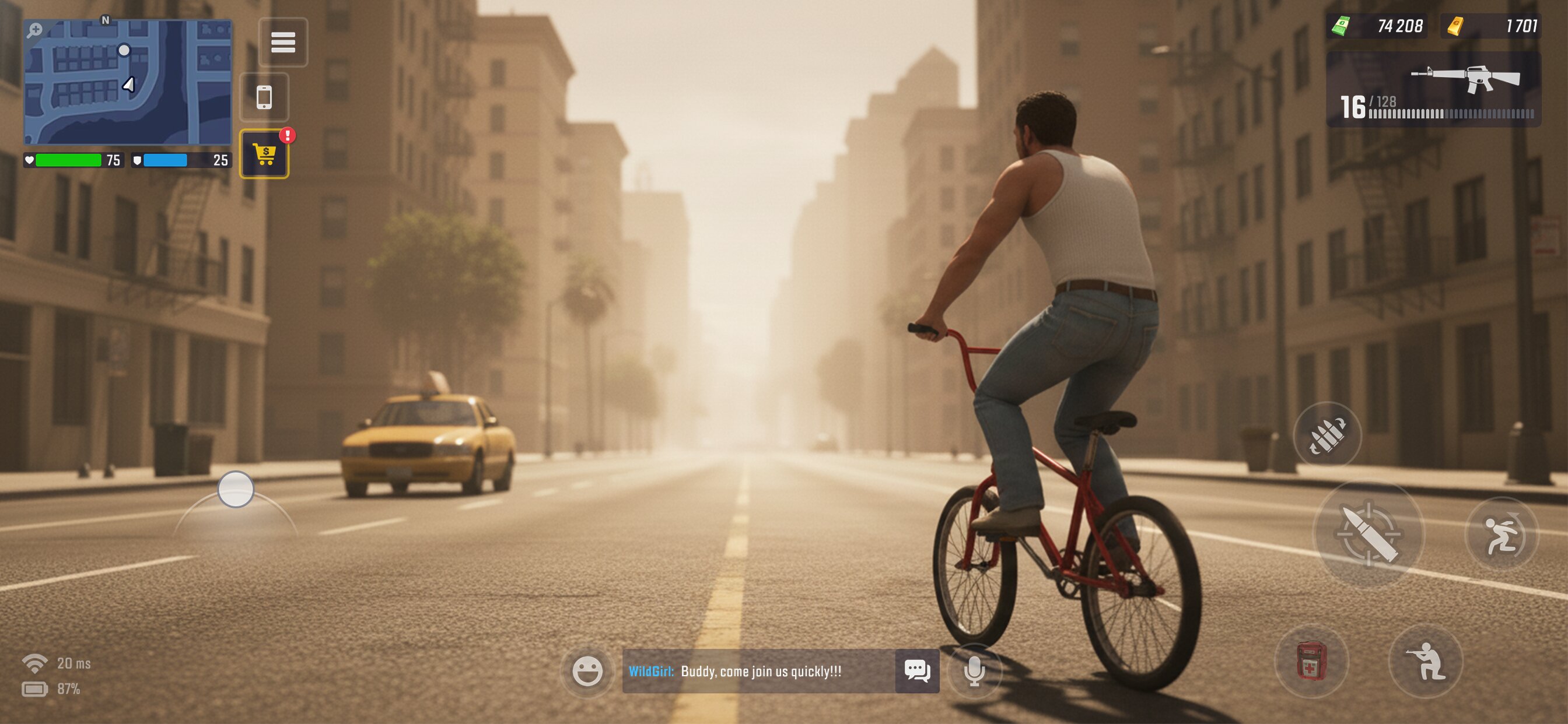This screenshot has height=724, width=1568.
Task: Use the red medkit item
Action: (x=1311, y=660)
